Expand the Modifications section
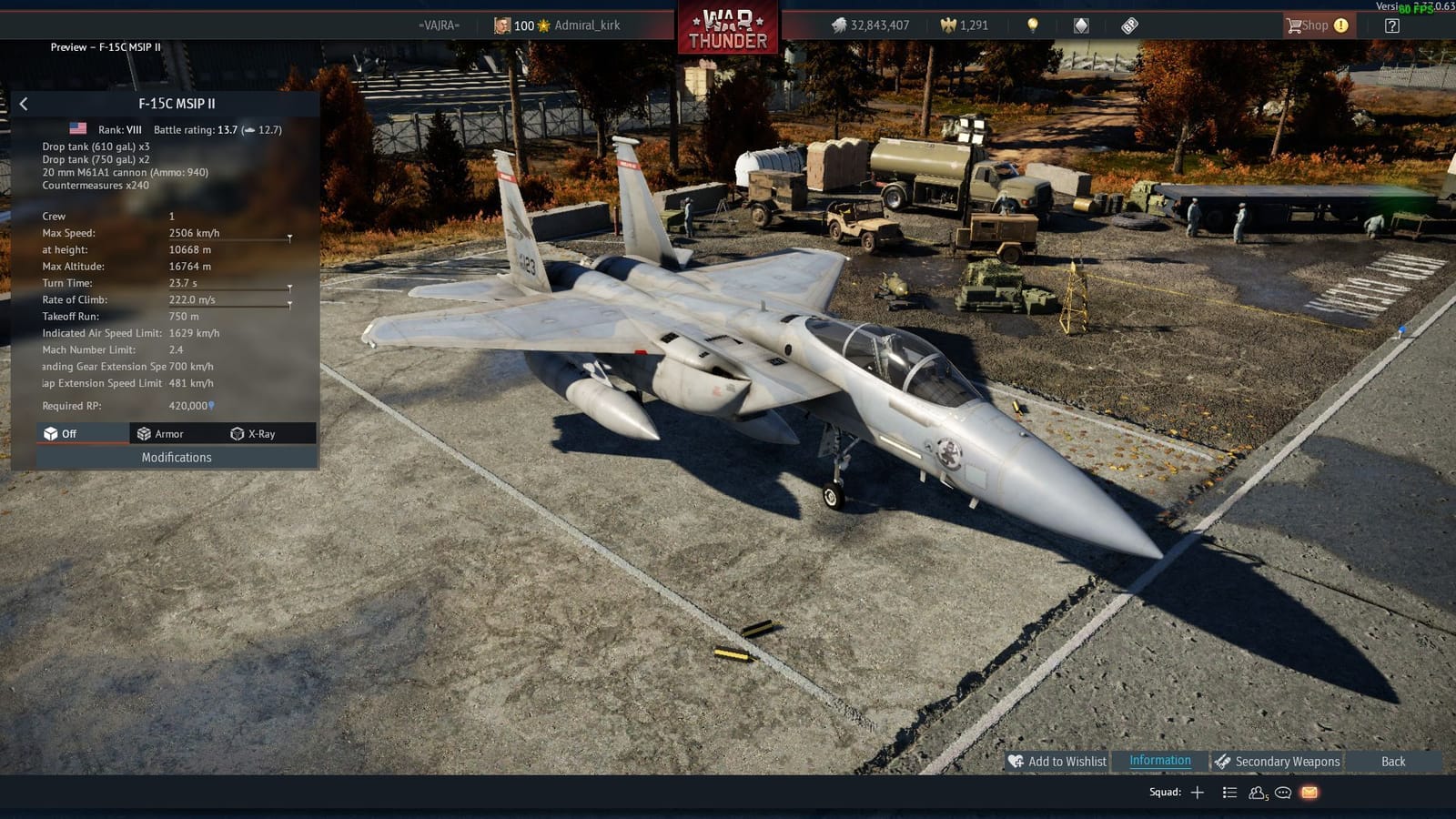 [176, 458]
